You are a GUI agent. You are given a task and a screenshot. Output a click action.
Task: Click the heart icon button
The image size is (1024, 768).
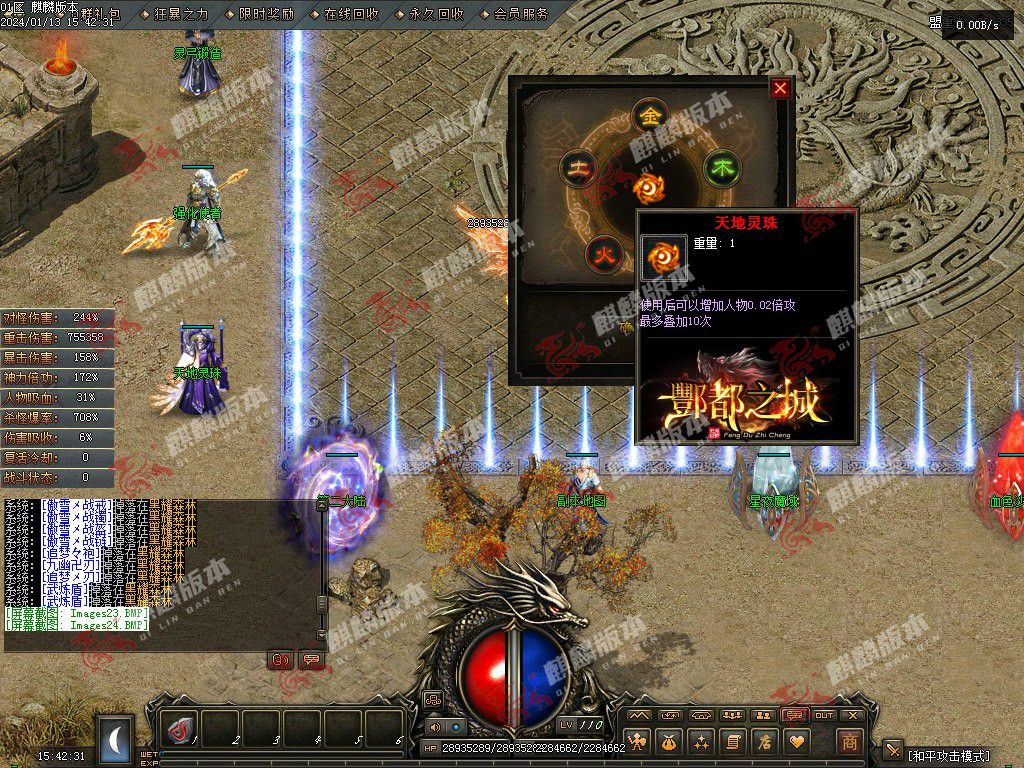click(797, 741)
